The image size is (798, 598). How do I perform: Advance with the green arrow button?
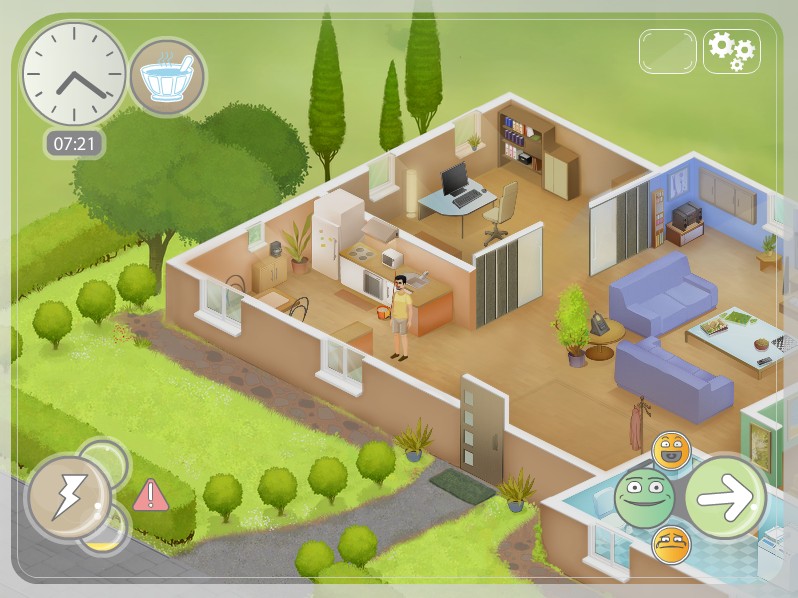tap(725, 497)
